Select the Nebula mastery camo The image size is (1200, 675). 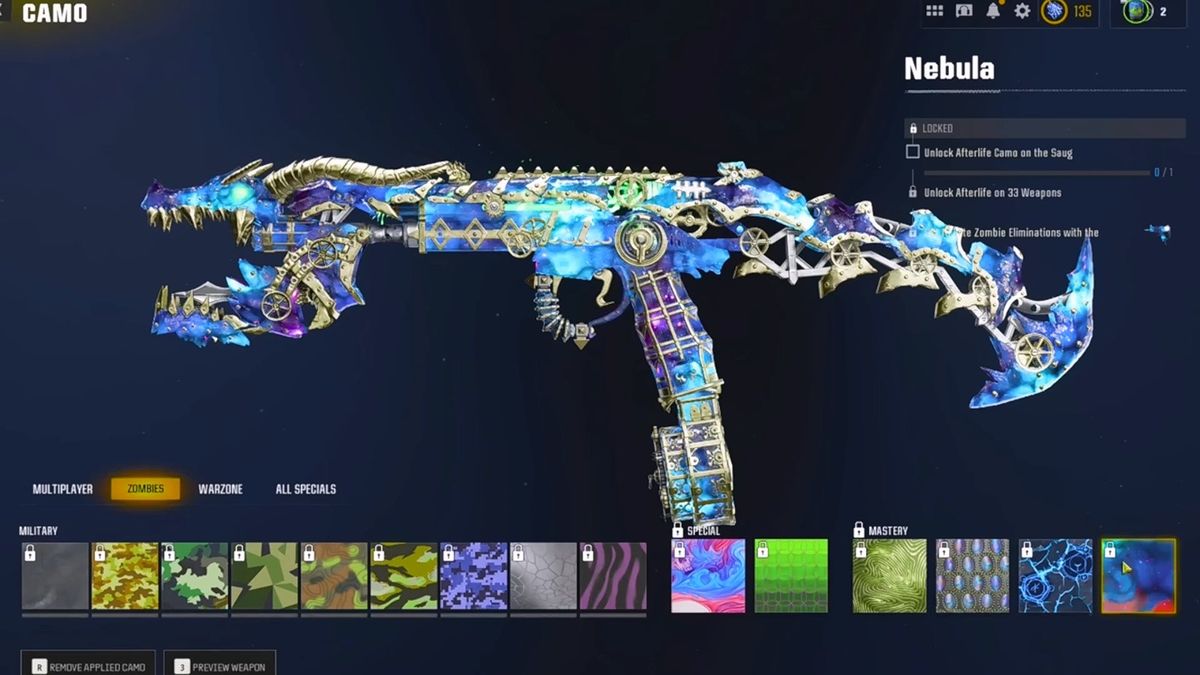[1138, 576]
